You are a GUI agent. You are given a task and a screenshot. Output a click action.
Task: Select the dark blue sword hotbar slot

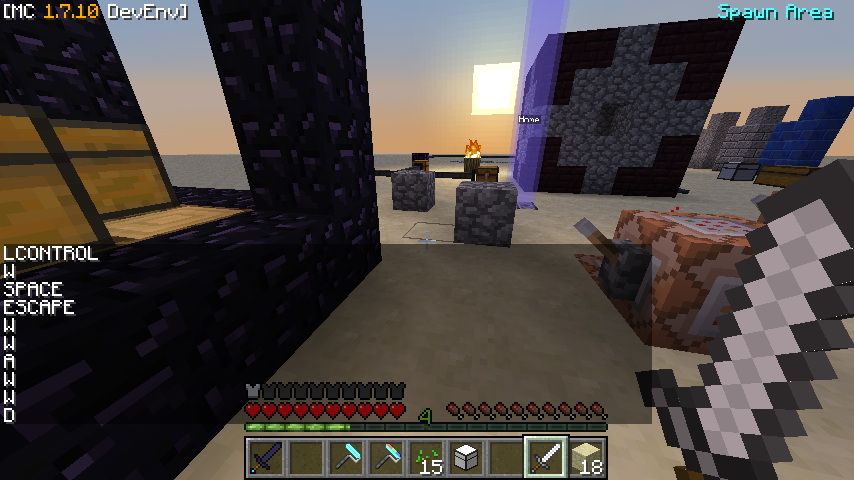click(266, 458)
